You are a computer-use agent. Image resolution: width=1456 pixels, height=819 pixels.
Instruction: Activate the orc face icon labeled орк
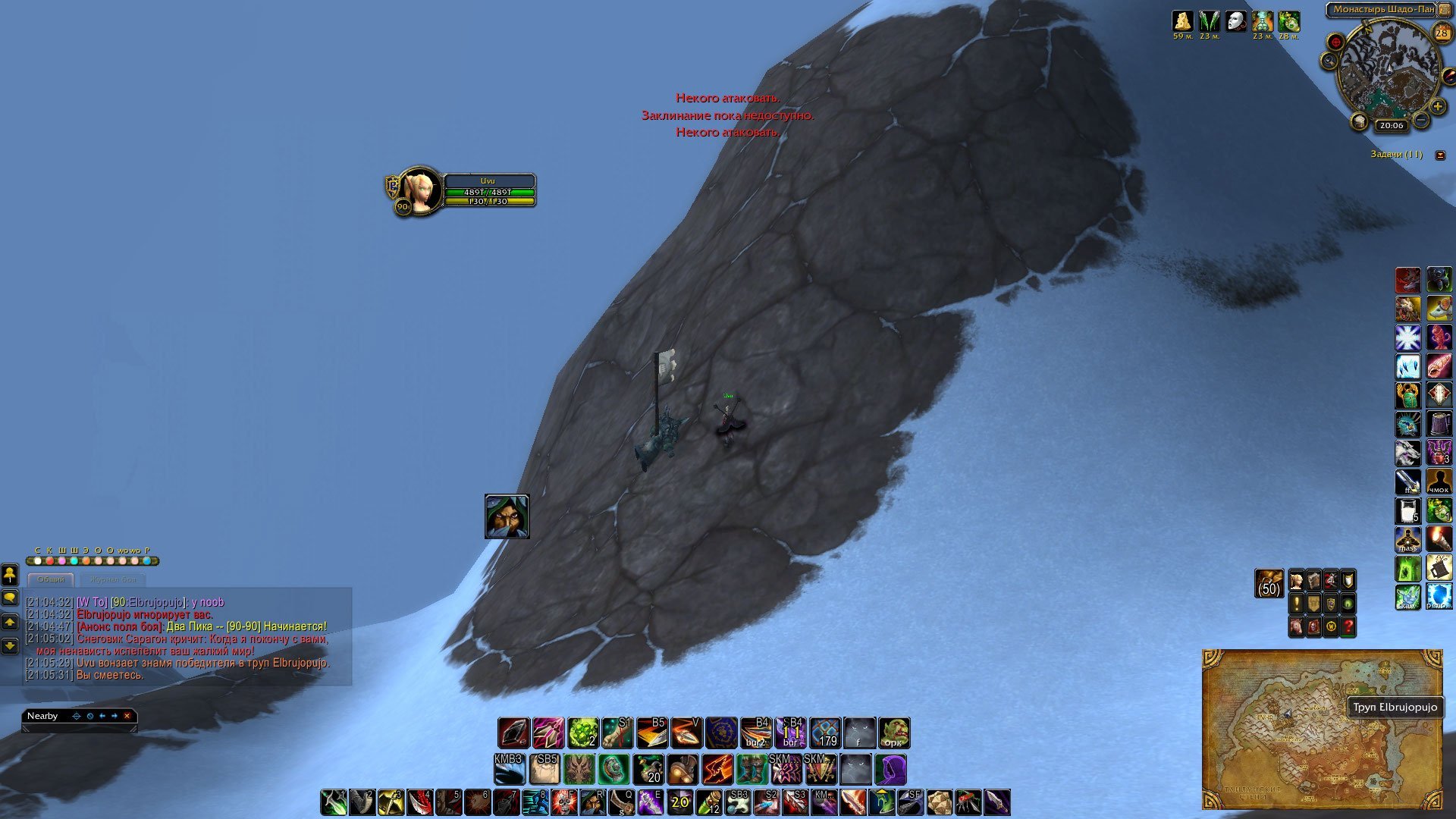893,733
